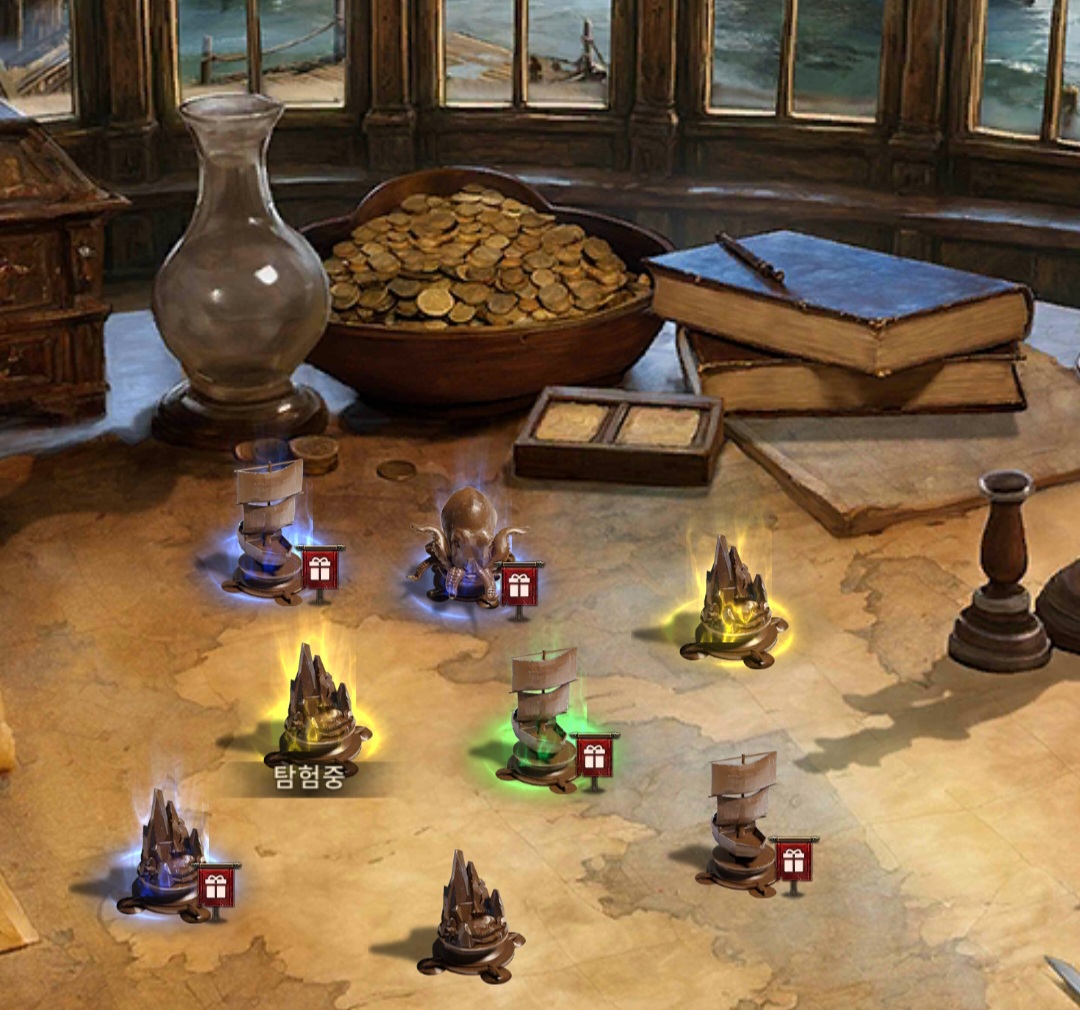Claim the gift flag beside the kraken
Viewport: 1080px width, 1010px height.
point(519,586)
